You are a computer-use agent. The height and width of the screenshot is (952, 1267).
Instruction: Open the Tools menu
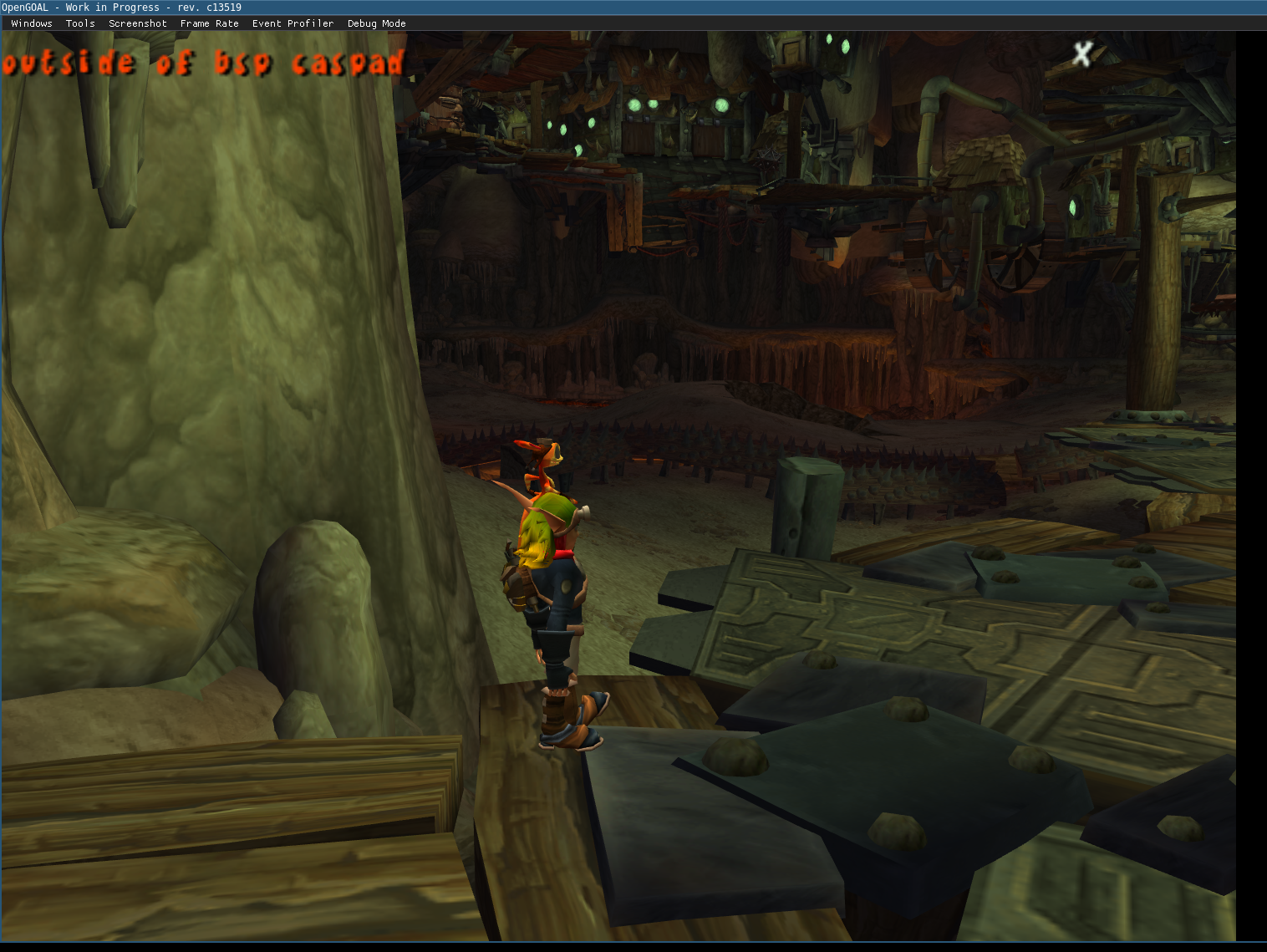[x=80, y=23]
